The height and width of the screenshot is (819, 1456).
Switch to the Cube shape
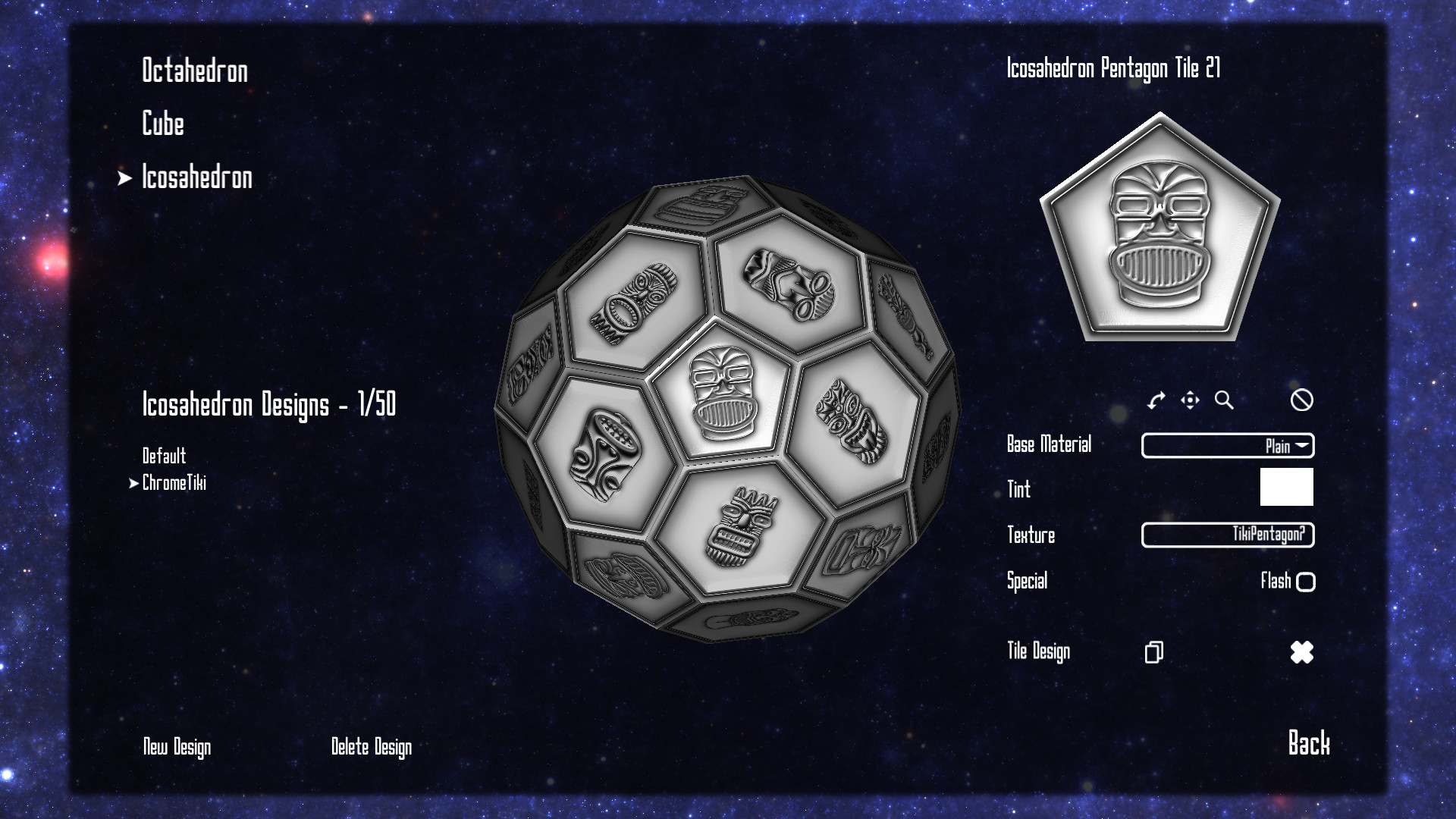click(x=162, y=126)
